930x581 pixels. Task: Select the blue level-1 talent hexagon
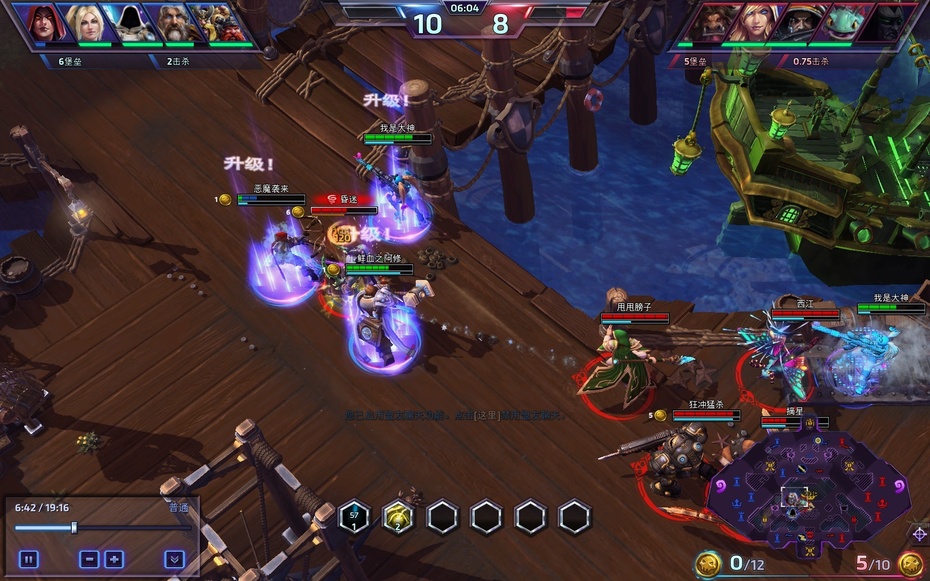point(354,517)
